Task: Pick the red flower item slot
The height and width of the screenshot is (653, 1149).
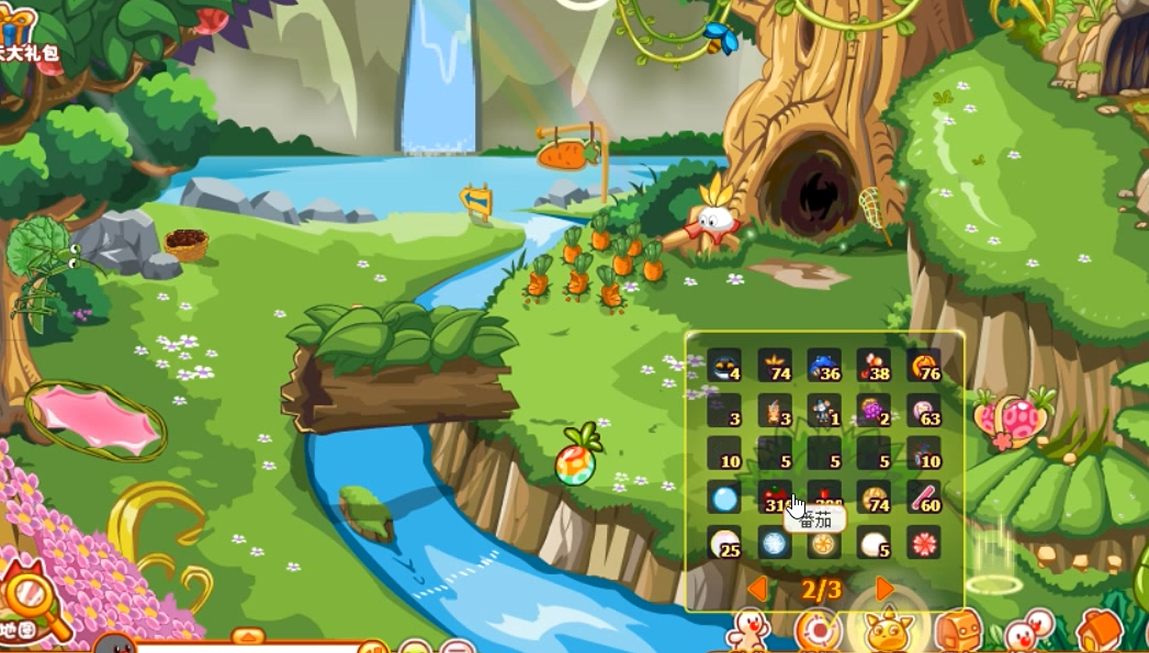Action: [x=923, y=543]
